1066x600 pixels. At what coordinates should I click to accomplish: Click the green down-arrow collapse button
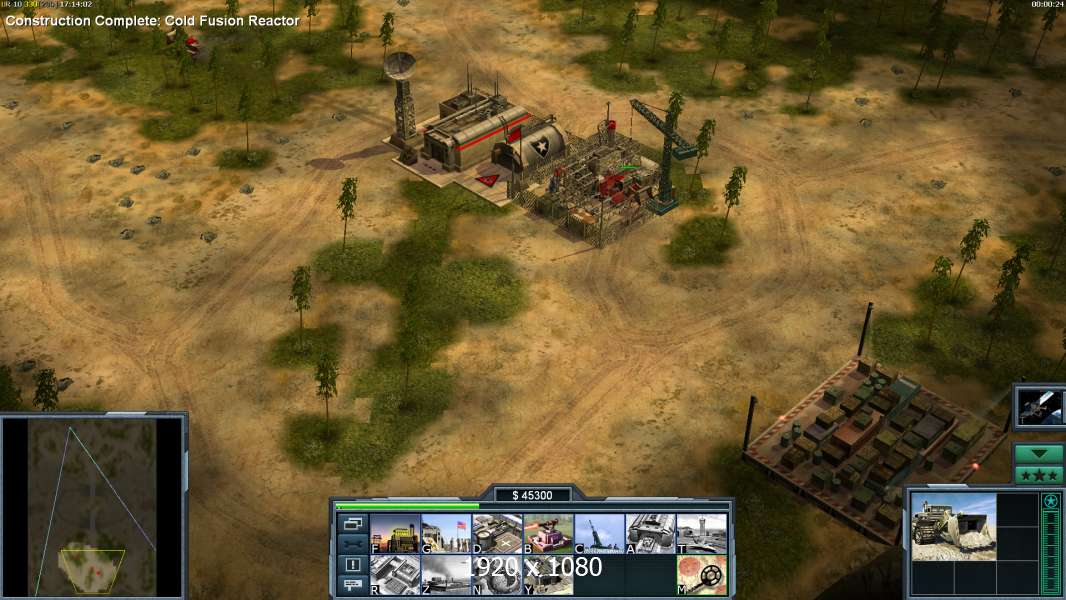(x=1039, y=453)
